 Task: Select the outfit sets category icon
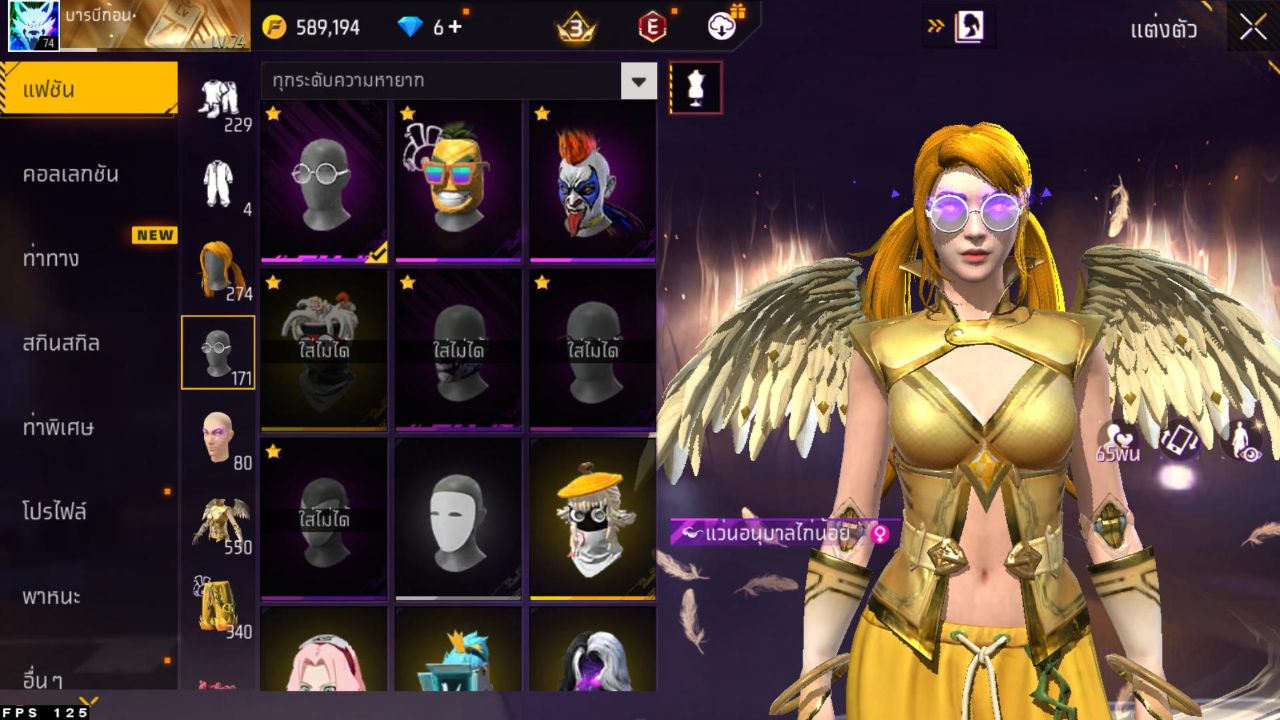point(218,100)
